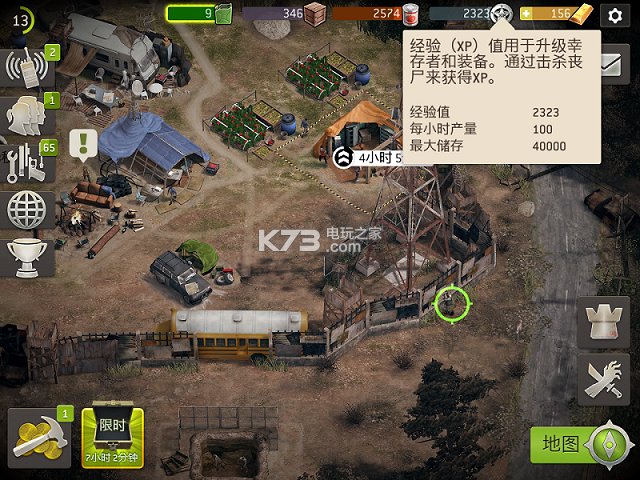
Task: Tap the XP skull icon
Action: point(502,13)
